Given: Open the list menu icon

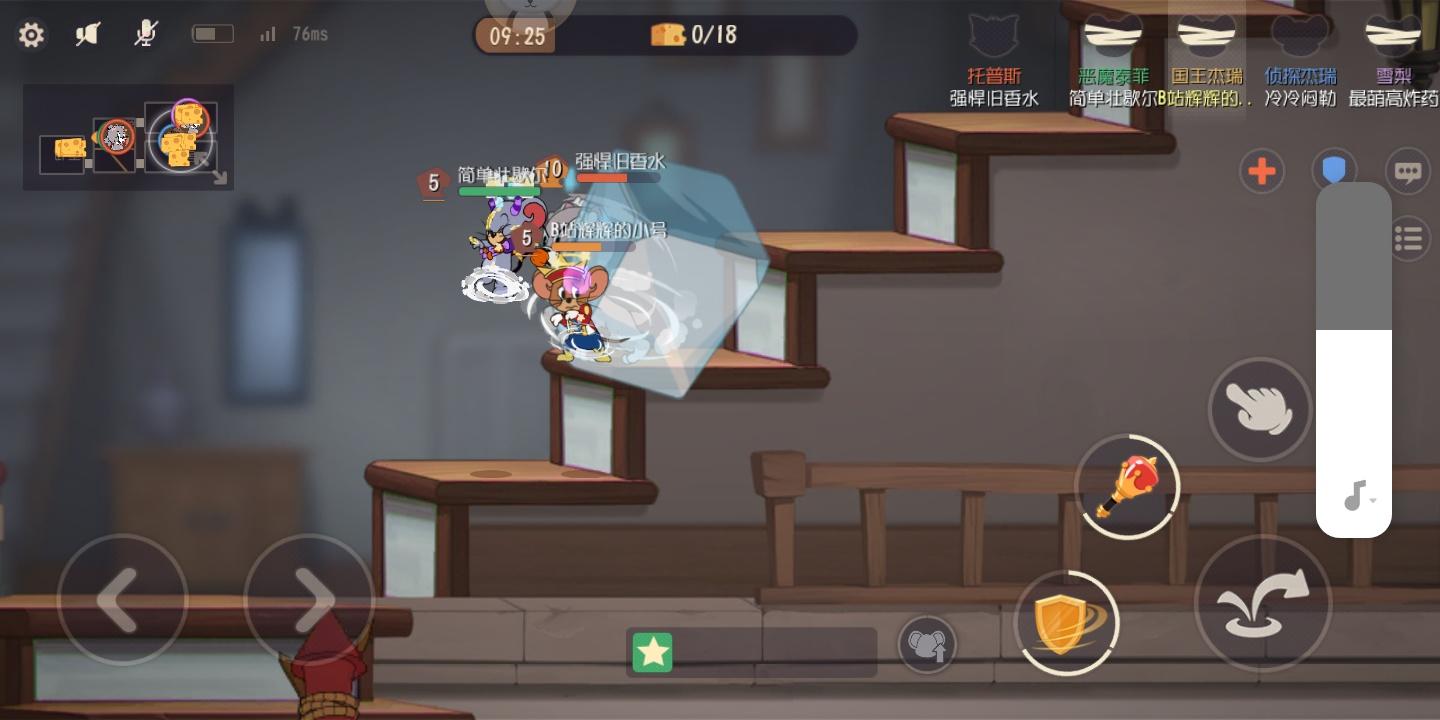Looking at the screenshot, I should tap(1408, 238).
